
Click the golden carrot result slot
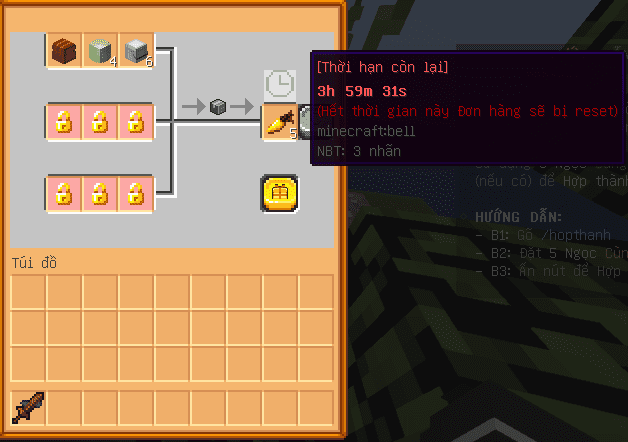pos(279,122)
